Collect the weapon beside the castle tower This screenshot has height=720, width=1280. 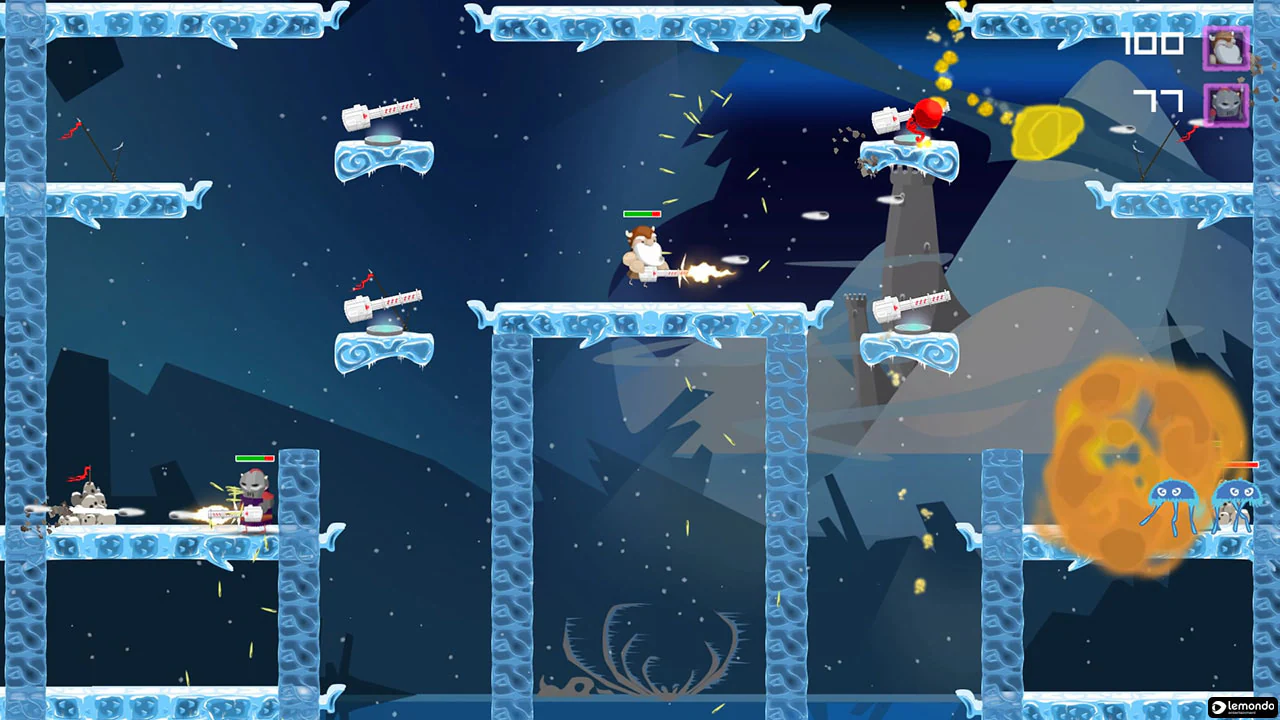912,305
